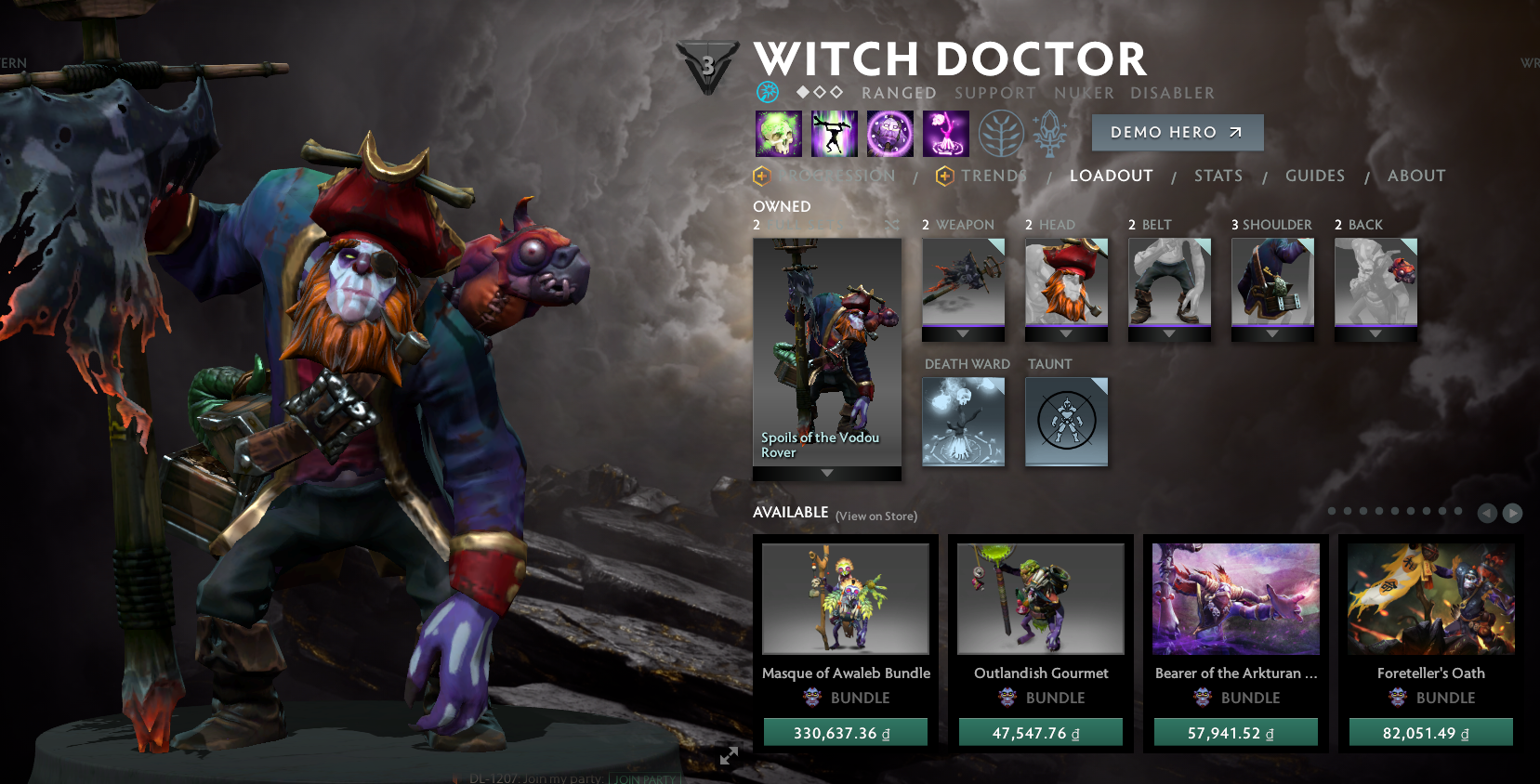Select the Maledict ability icon
The image size is (1540, 784).
[x=889, y=133]
